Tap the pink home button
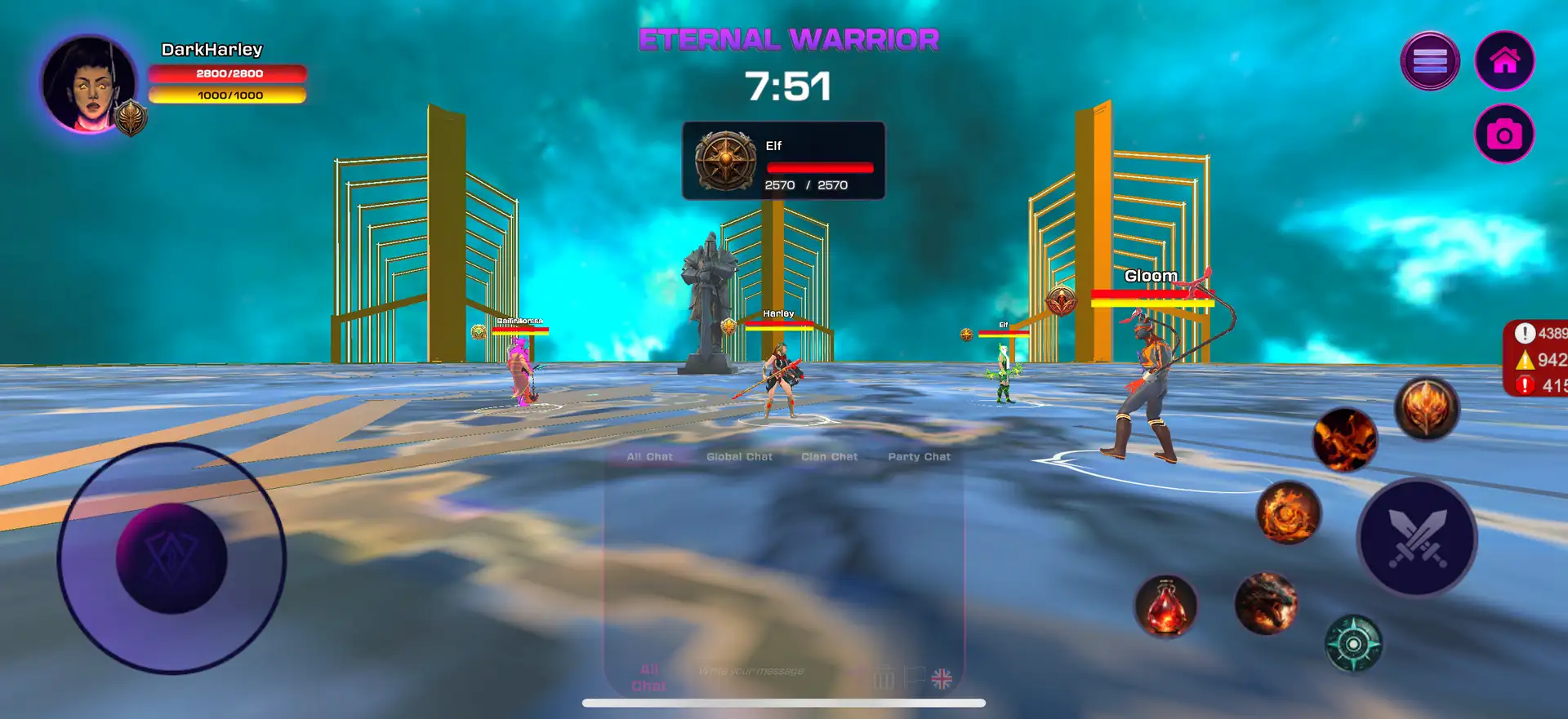 click(1504, 60)
